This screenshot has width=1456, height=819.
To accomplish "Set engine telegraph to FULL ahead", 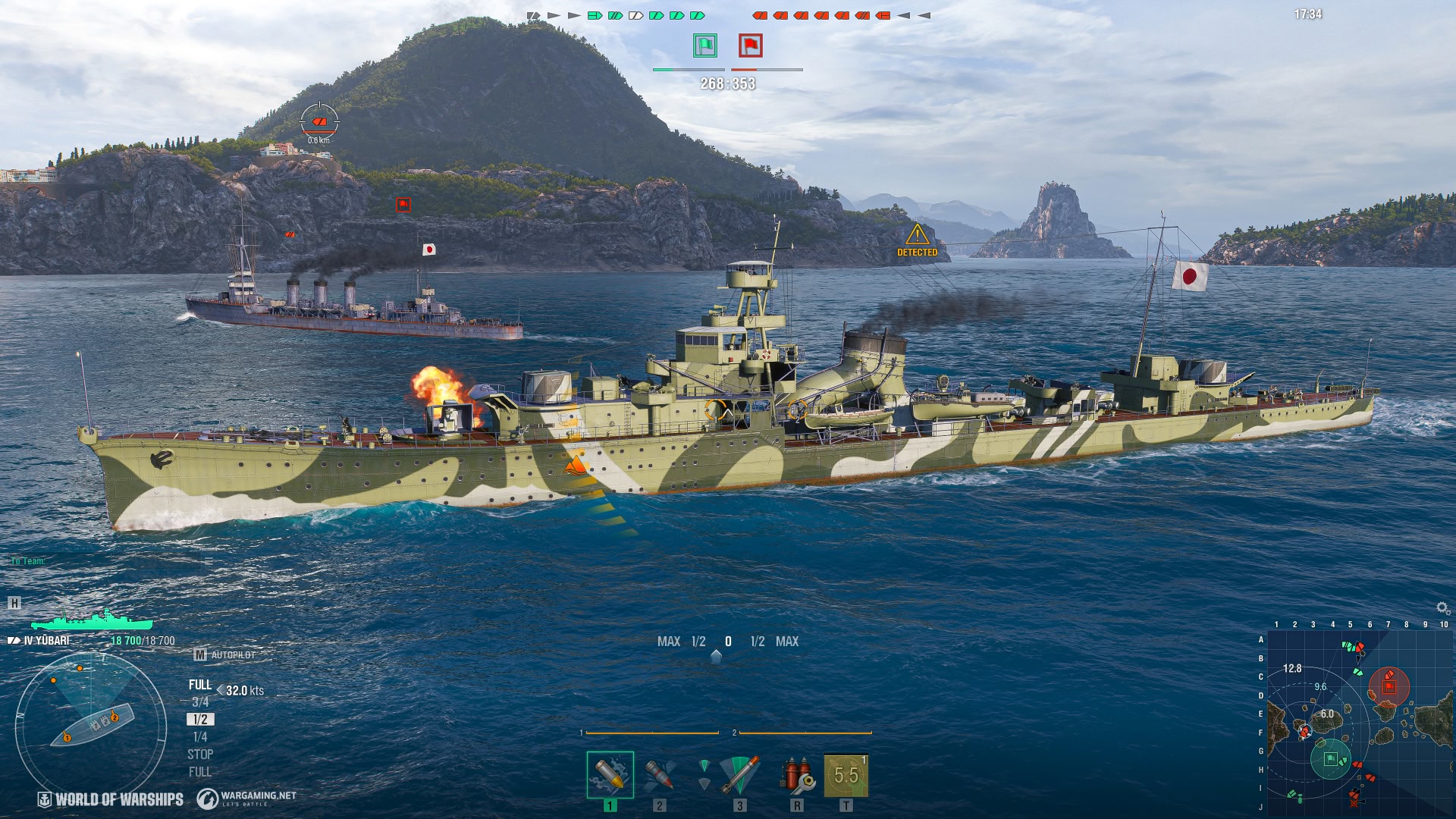I will (200, 685).
